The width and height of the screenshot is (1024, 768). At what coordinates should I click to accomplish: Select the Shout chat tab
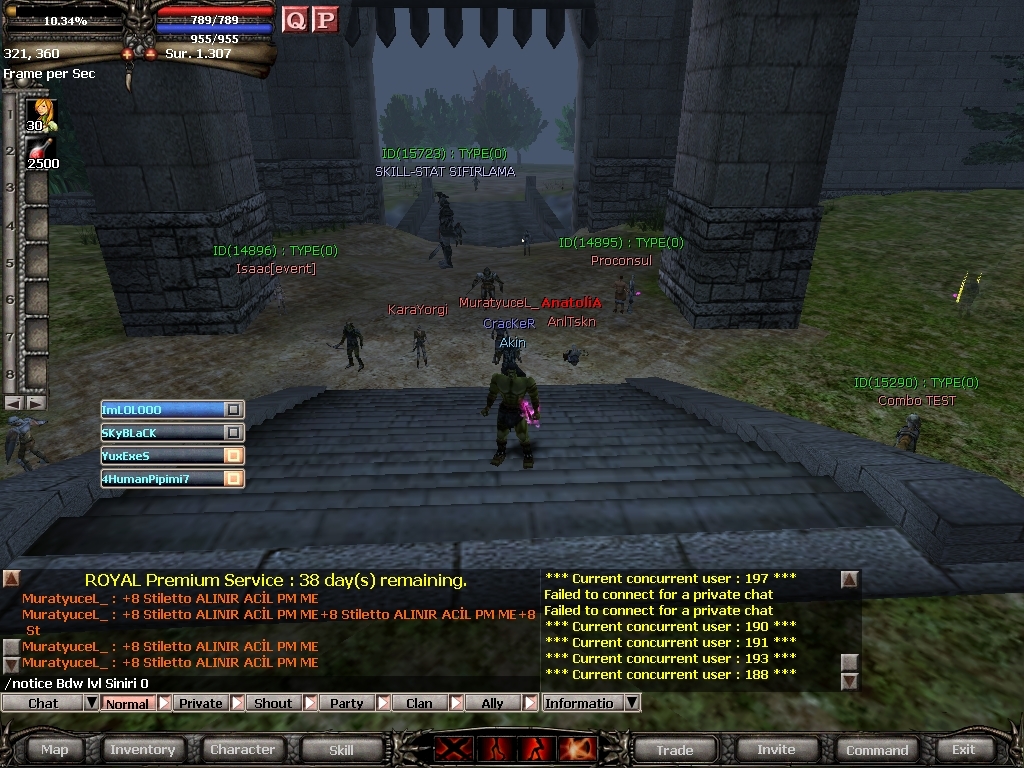[273, 703]
